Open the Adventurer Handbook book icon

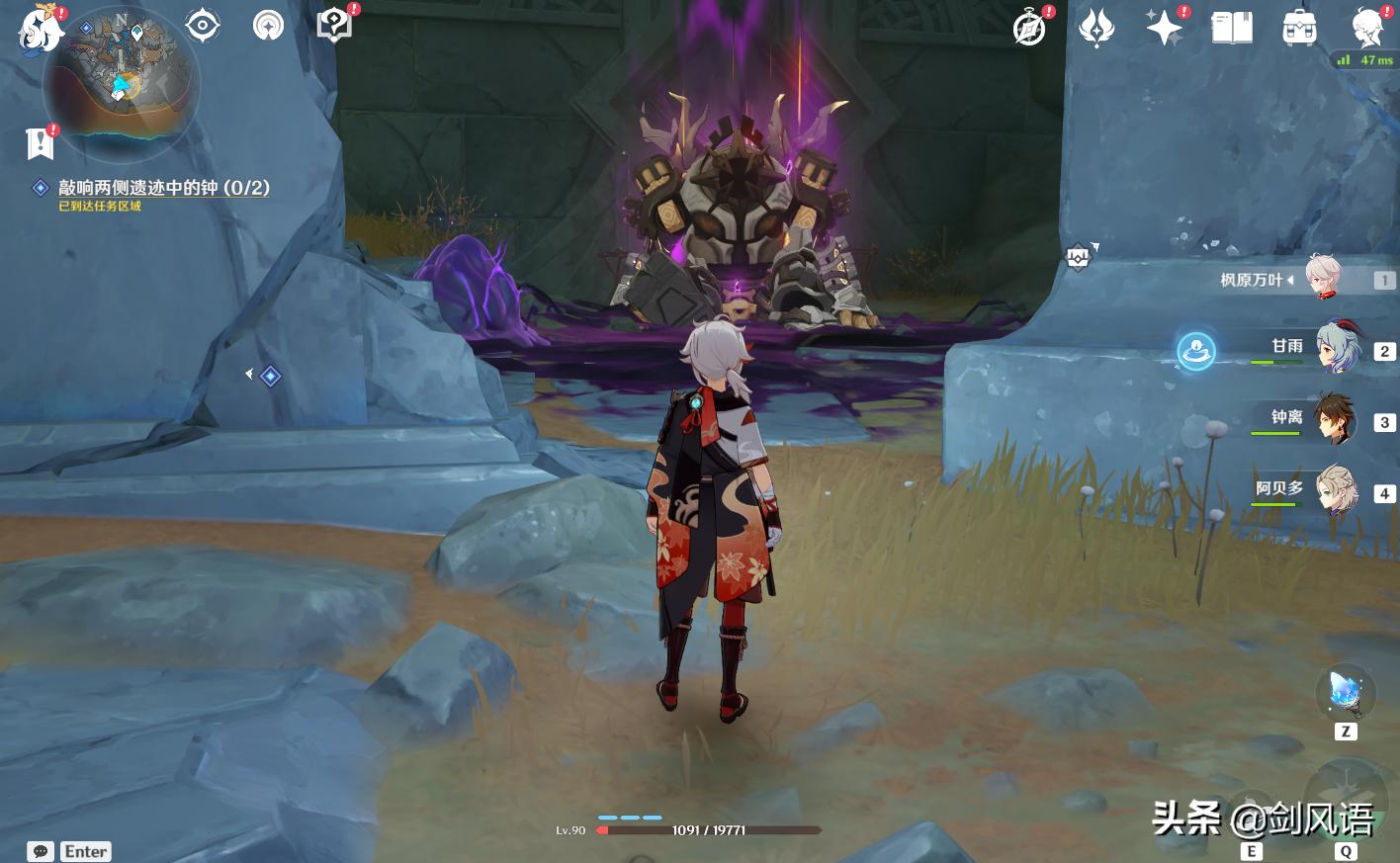(x=1232, y=28)
